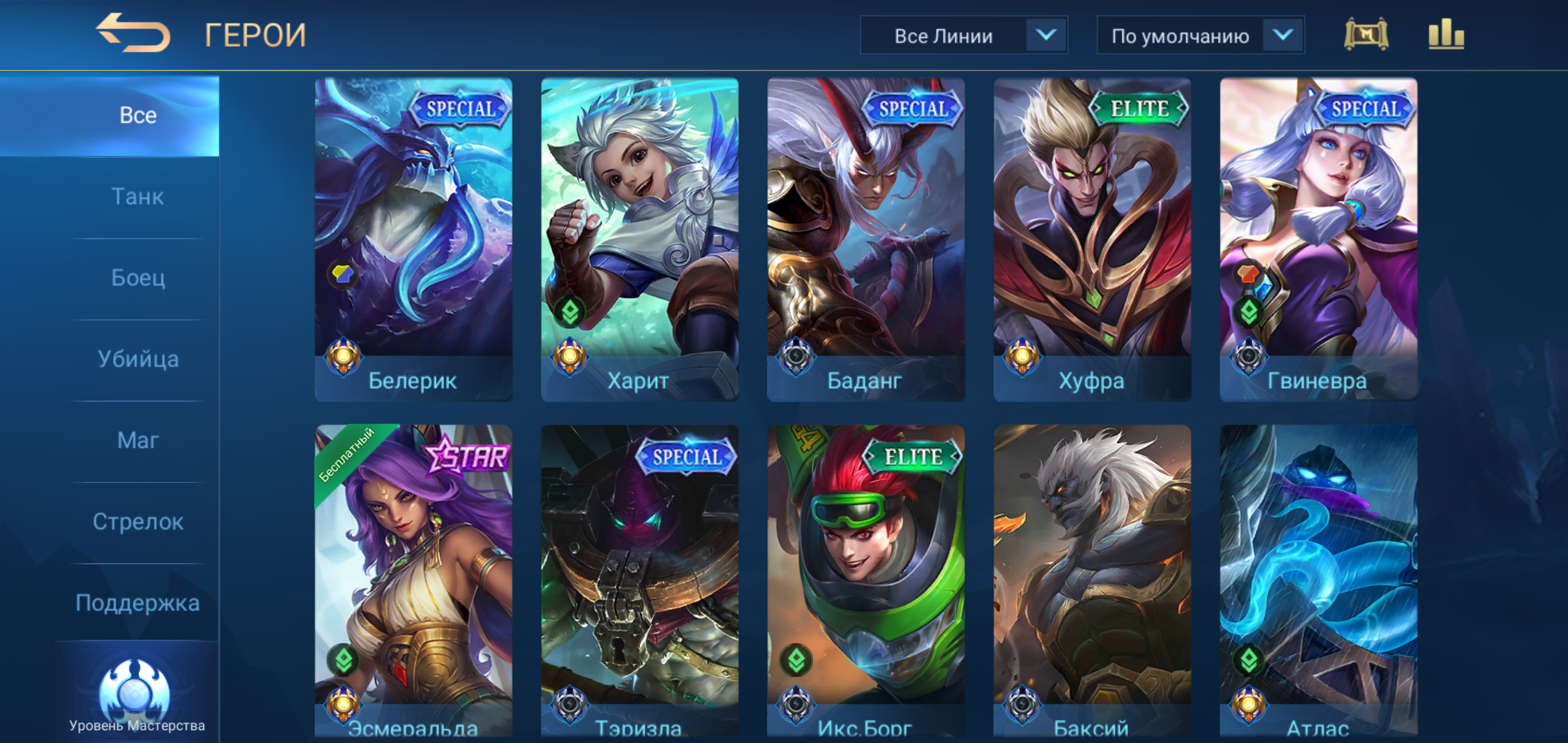Select the Гвиневра hero card

1318,239
